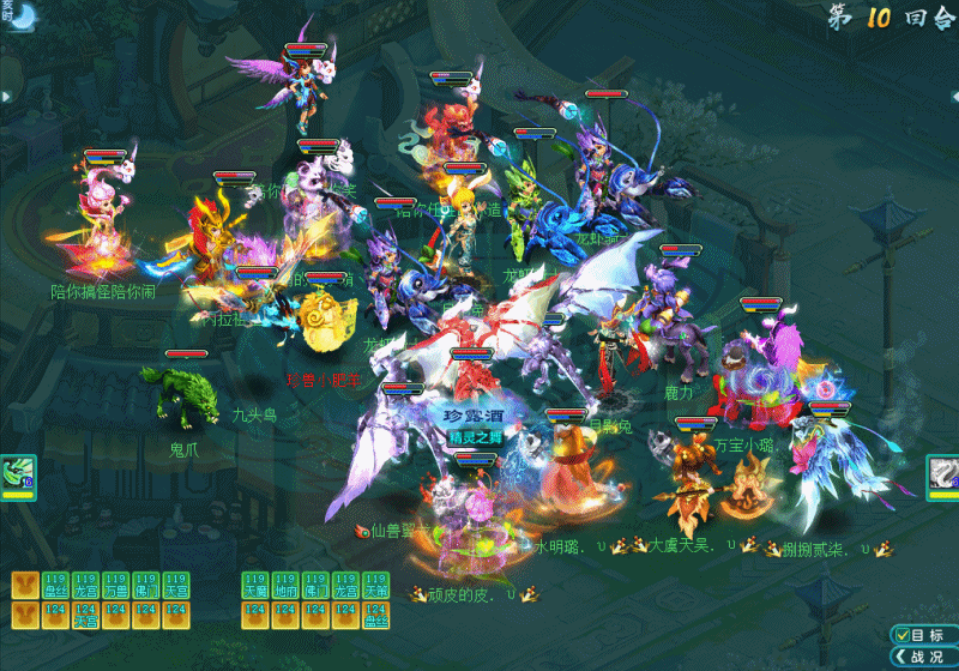
Task: Select the green 119 盘丝 tile
Action: click(56, 585)
